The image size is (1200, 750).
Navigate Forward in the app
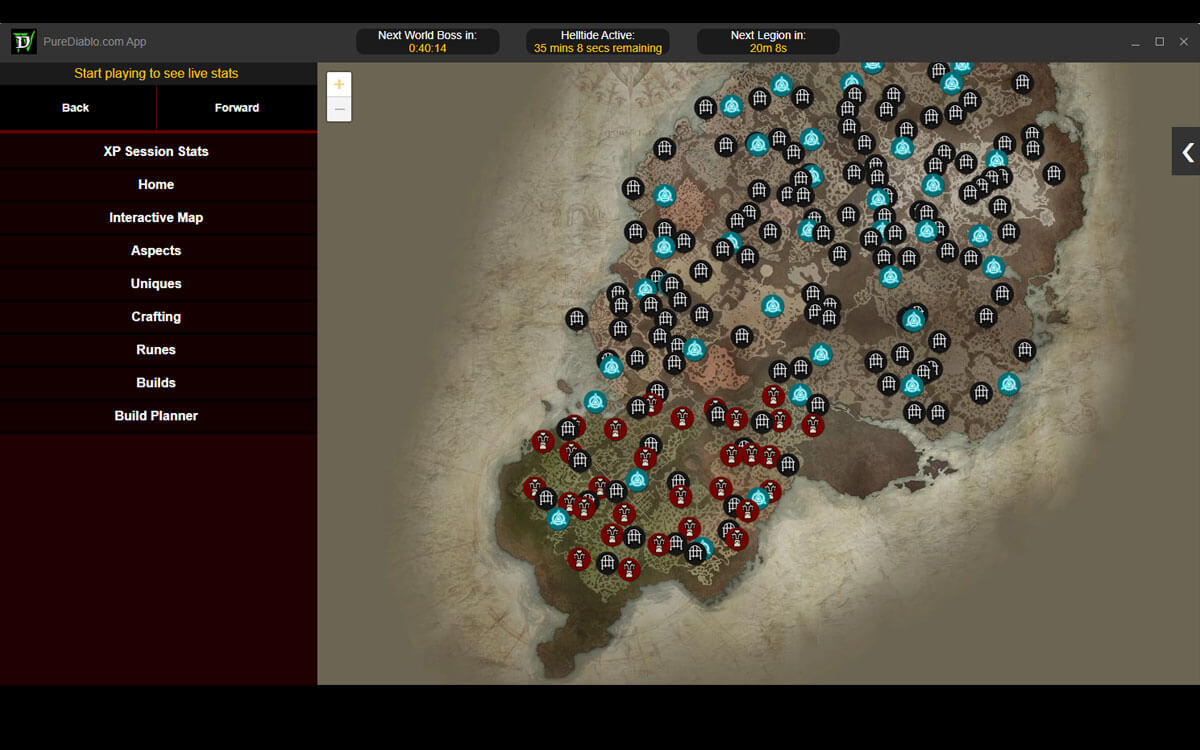click(x=237, y=108)
